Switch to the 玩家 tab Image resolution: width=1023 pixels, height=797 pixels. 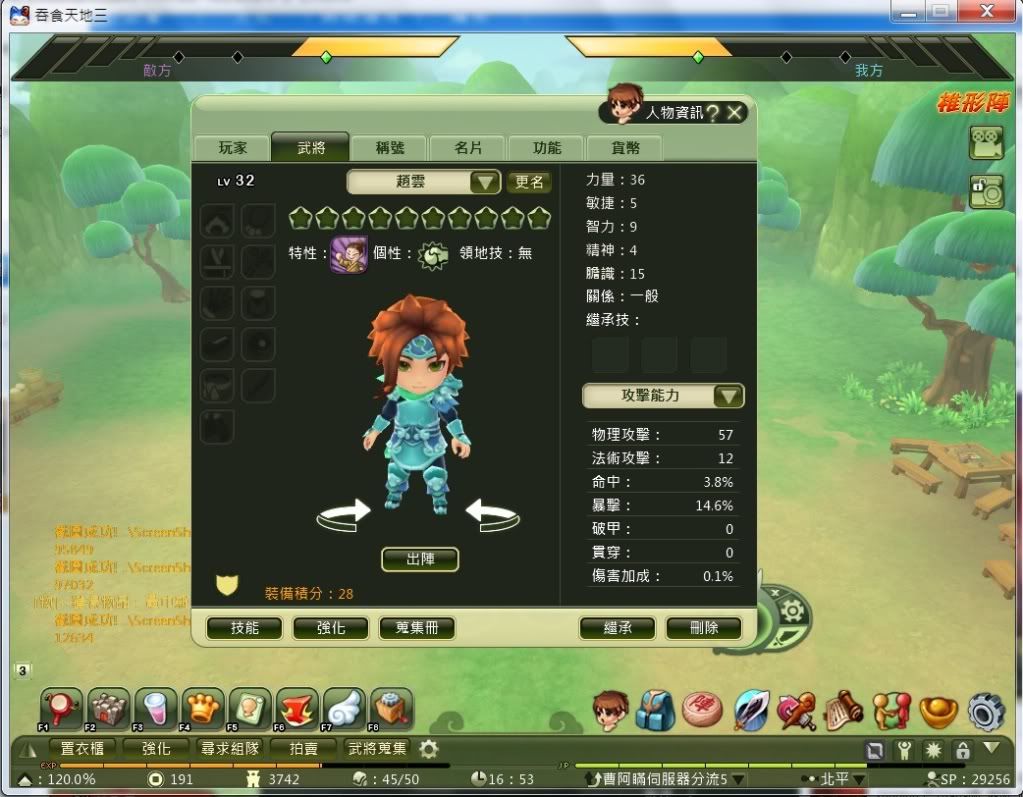click(232, 148)
